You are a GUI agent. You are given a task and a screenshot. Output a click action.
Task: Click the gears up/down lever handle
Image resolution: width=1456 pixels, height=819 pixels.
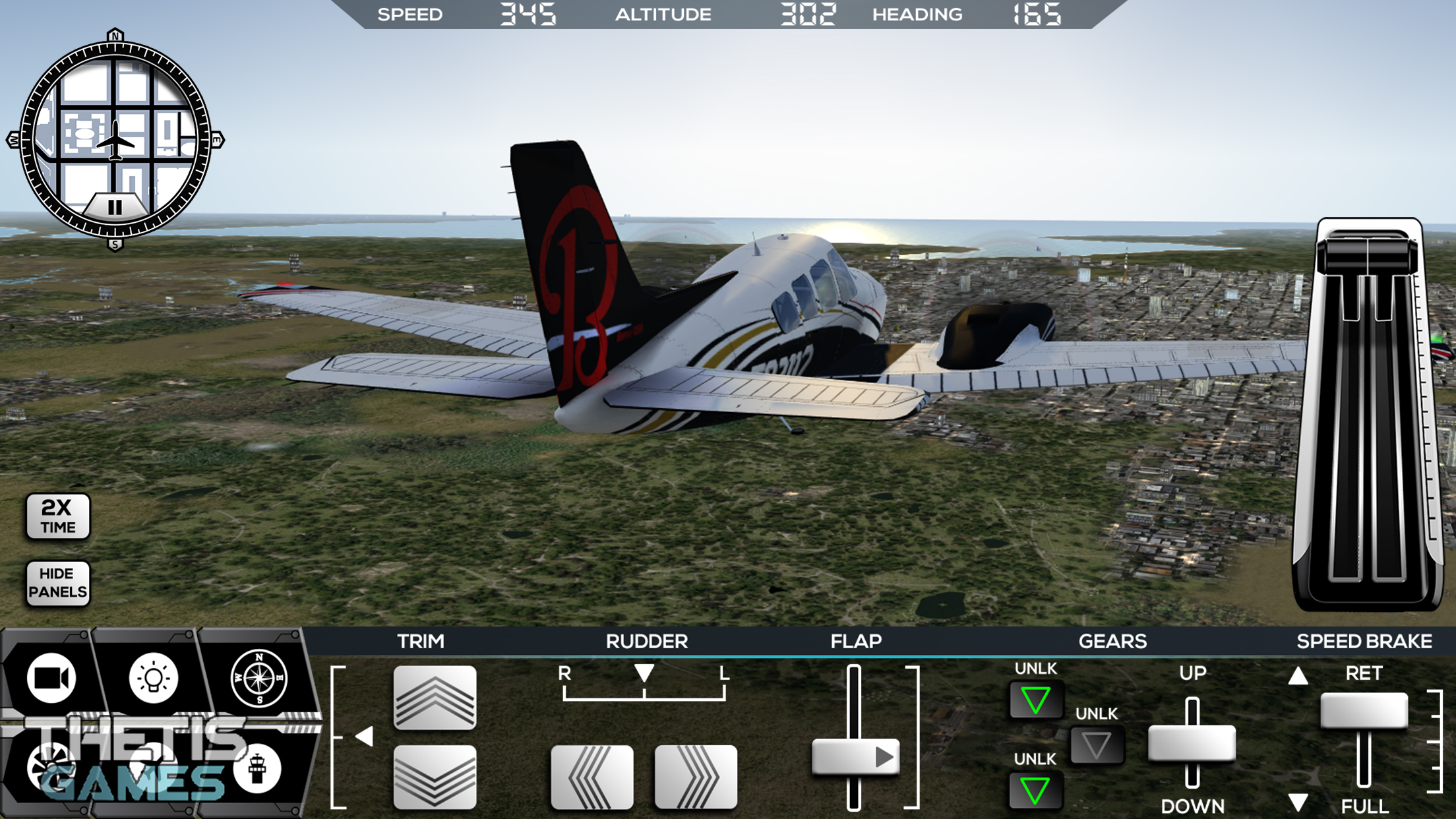point(1192,744)
